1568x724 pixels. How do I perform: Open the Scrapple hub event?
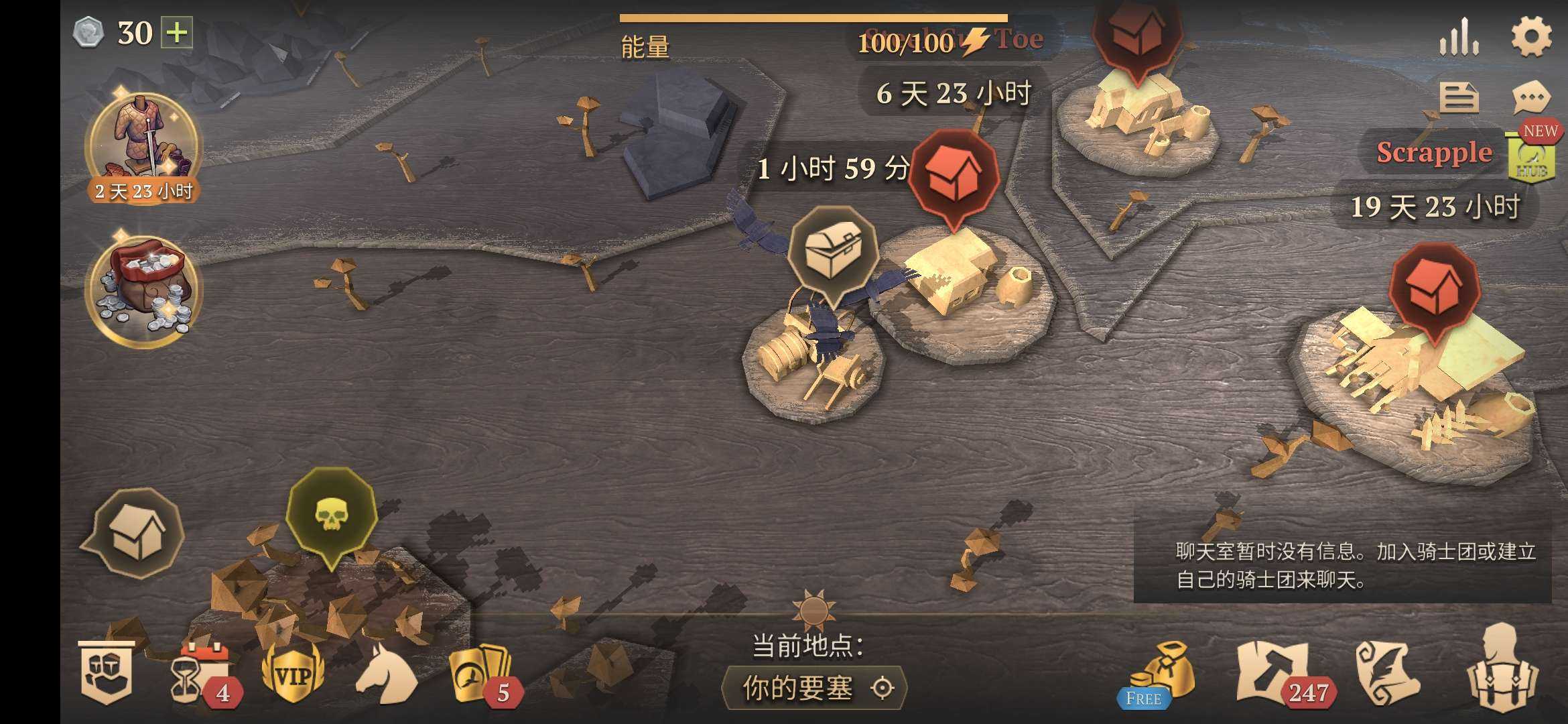click(x=1531, y=156)
